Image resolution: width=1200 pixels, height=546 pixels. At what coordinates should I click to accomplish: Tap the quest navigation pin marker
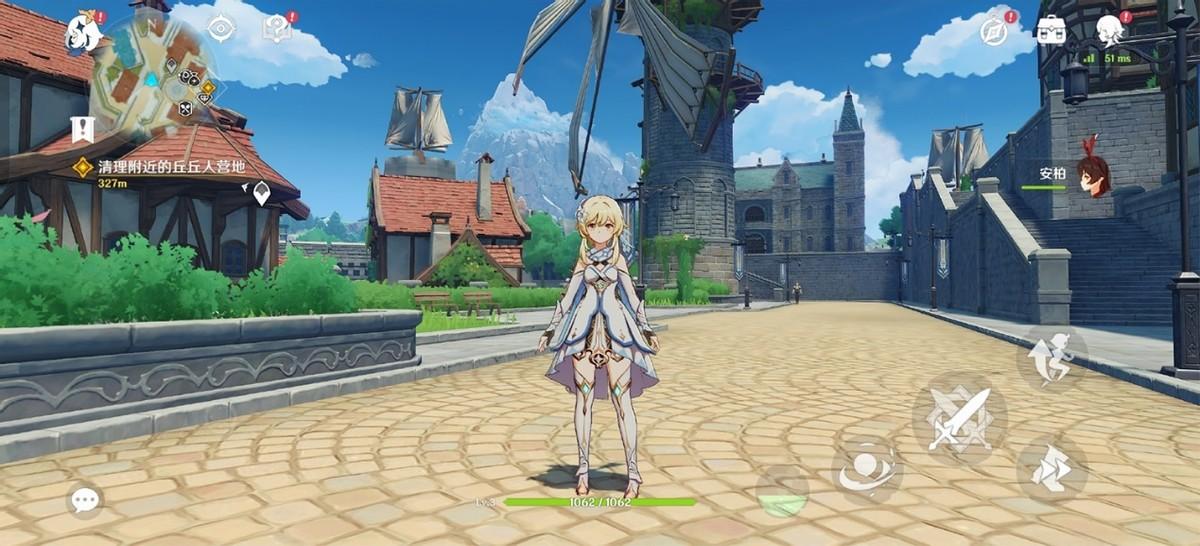261,193
